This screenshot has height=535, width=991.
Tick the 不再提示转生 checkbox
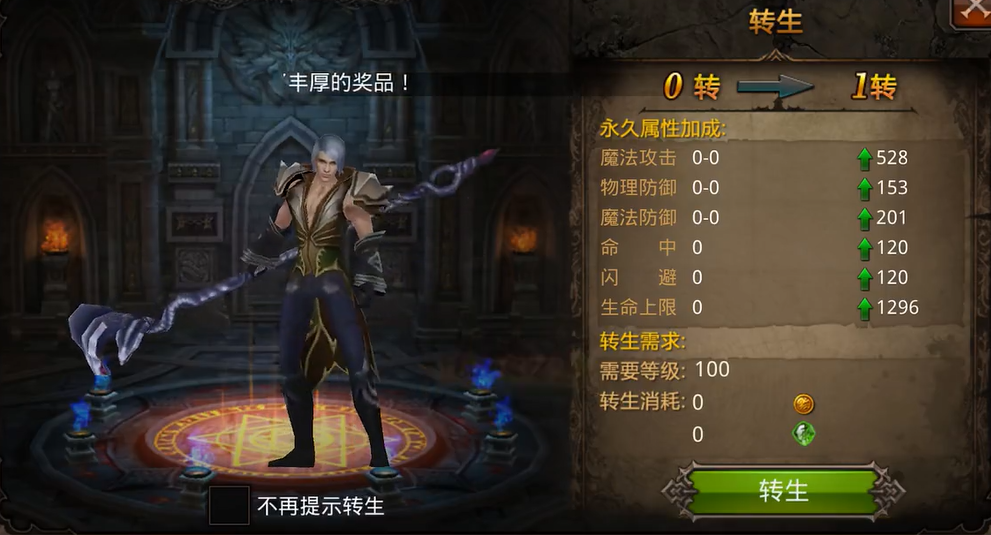[x=229, y=505]
